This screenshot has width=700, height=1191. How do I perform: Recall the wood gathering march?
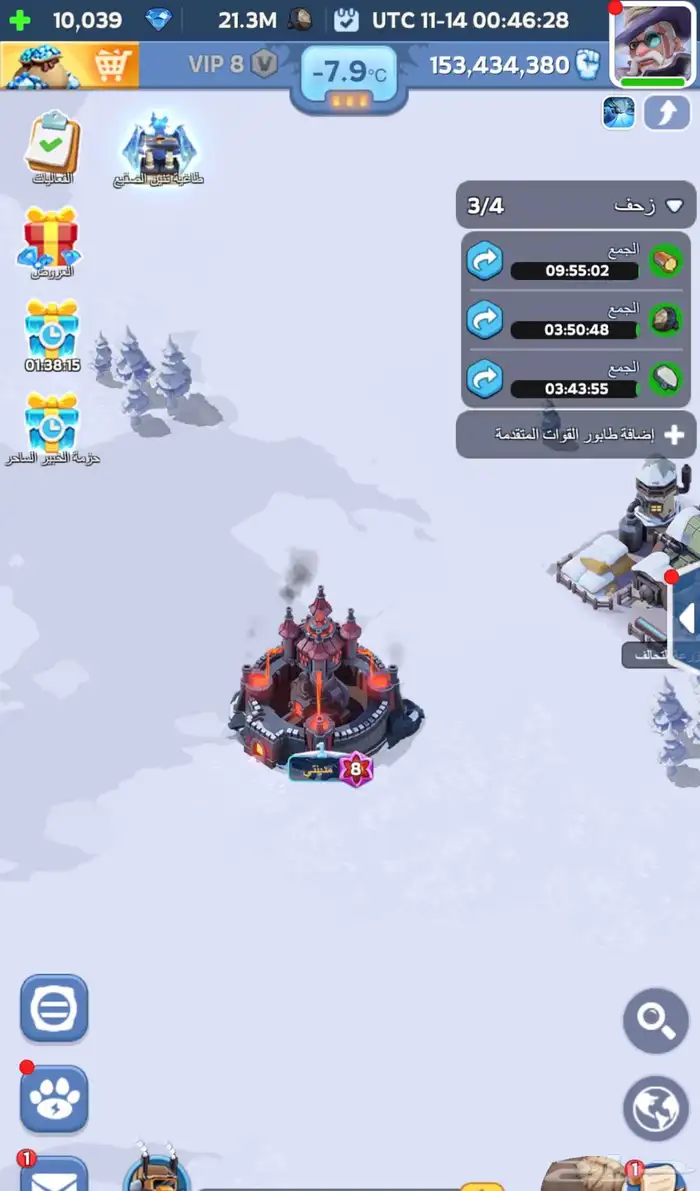485,262
